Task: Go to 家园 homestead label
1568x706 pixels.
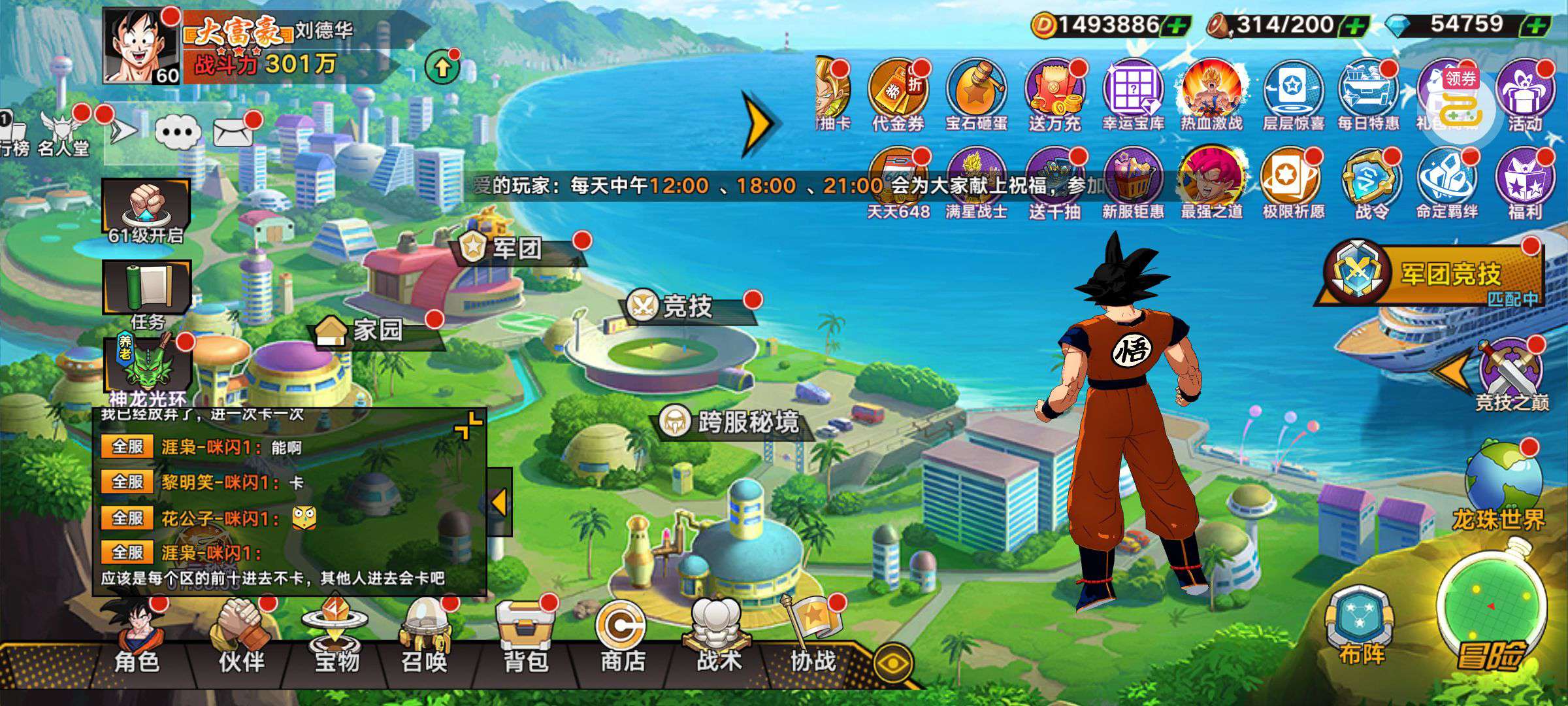Action: 376,330
